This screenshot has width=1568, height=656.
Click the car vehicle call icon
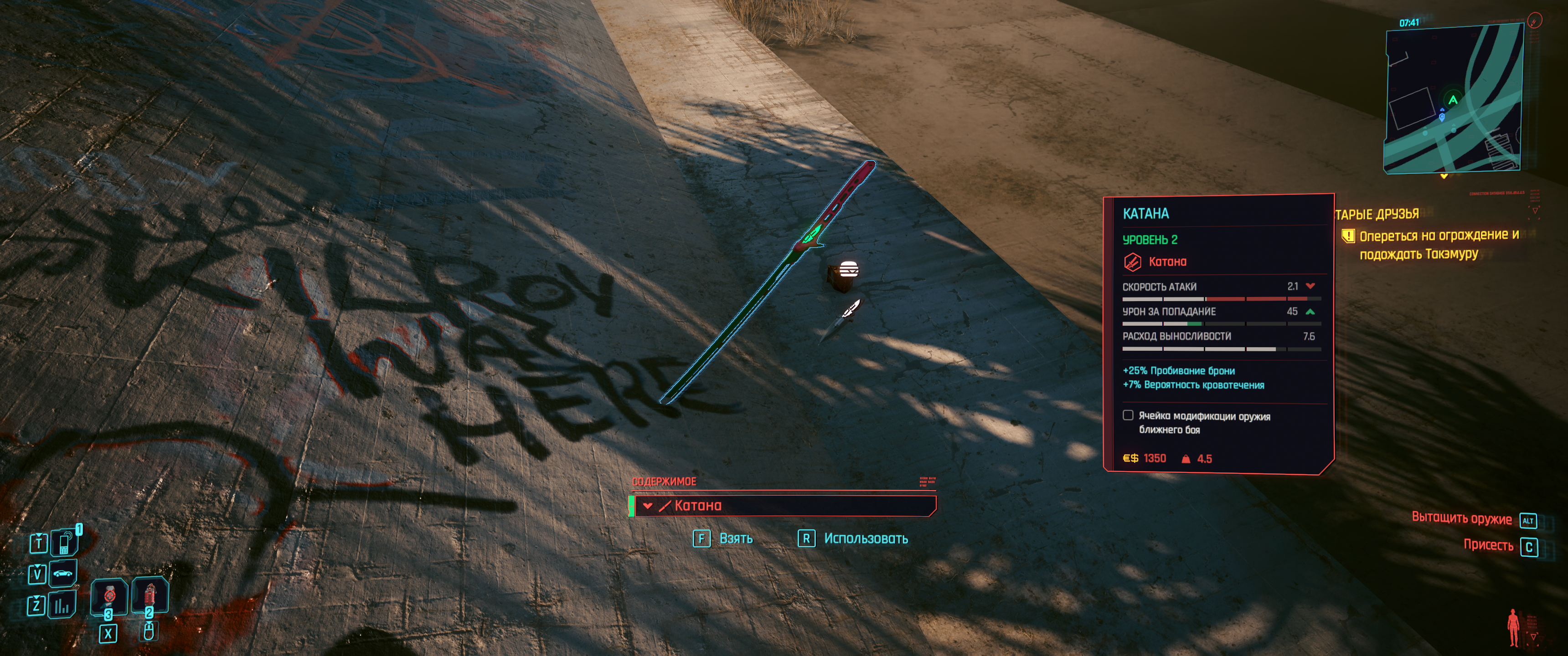coord(62,573)
